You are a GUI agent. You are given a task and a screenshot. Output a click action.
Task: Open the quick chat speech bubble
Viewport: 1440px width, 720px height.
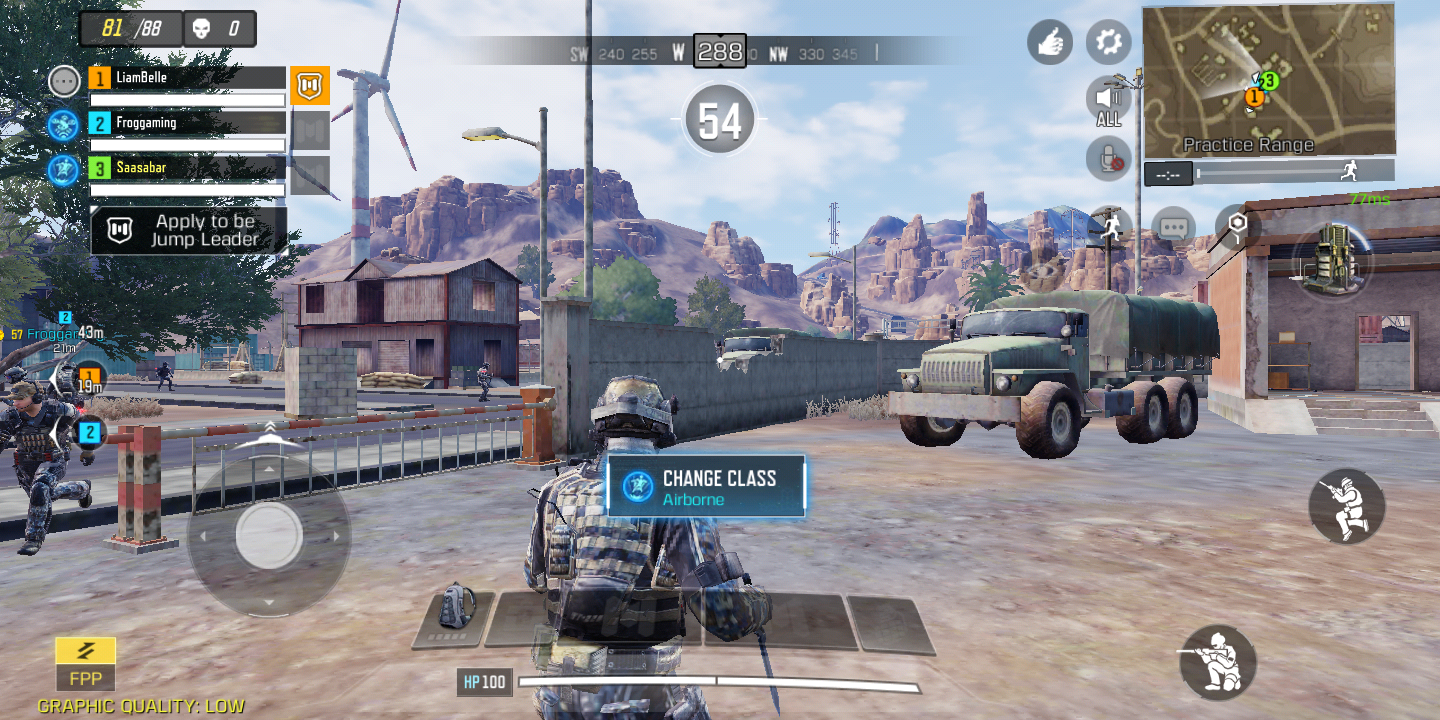coord(1173,227)
